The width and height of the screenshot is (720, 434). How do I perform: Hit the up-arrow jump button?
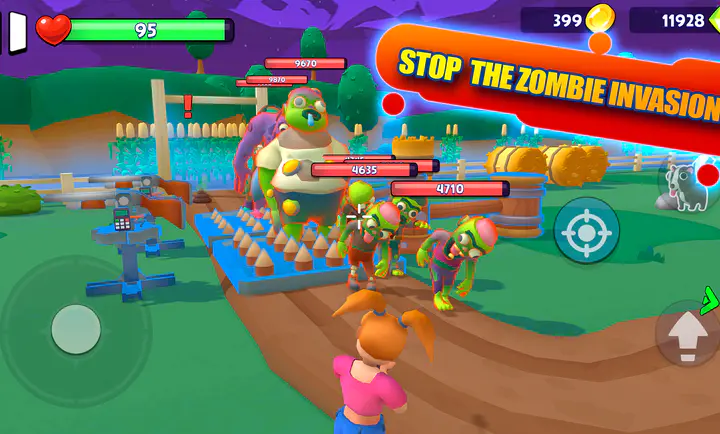point(687,334)
